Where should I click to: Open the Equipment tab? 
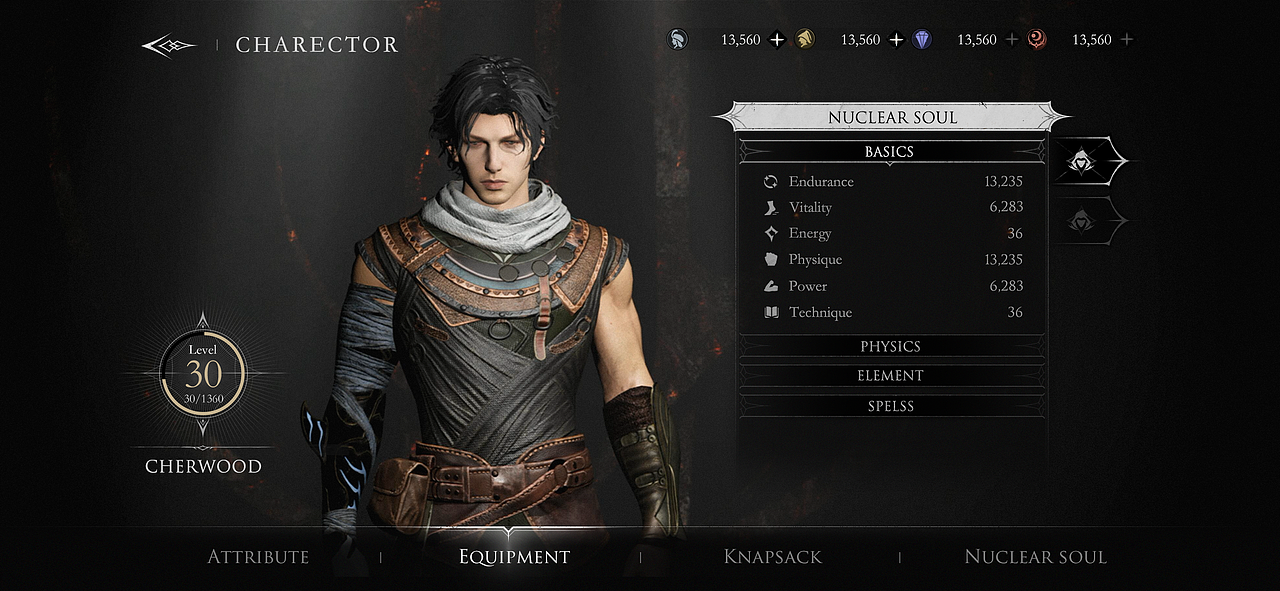coord(514,557)
